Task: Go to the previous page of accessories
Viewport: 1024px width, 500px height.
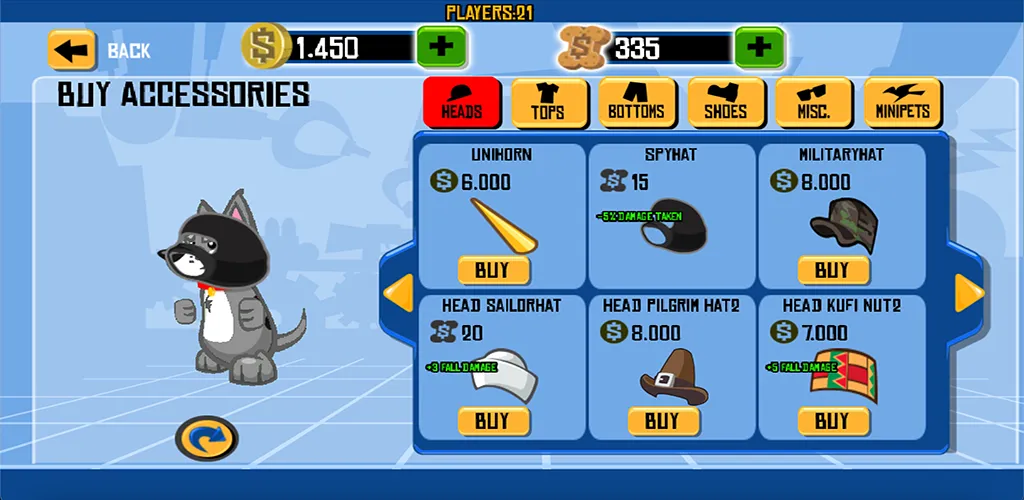Action: (399, 293)
